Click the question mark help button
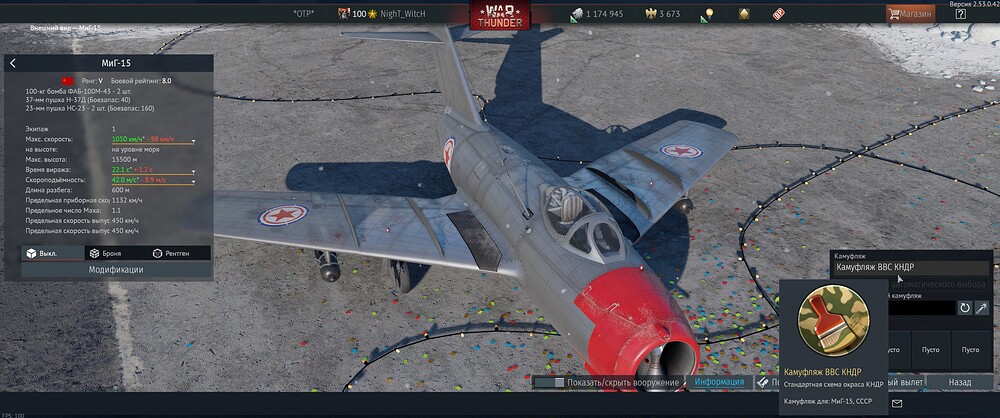1000x418 pixels. coord(960,14)
